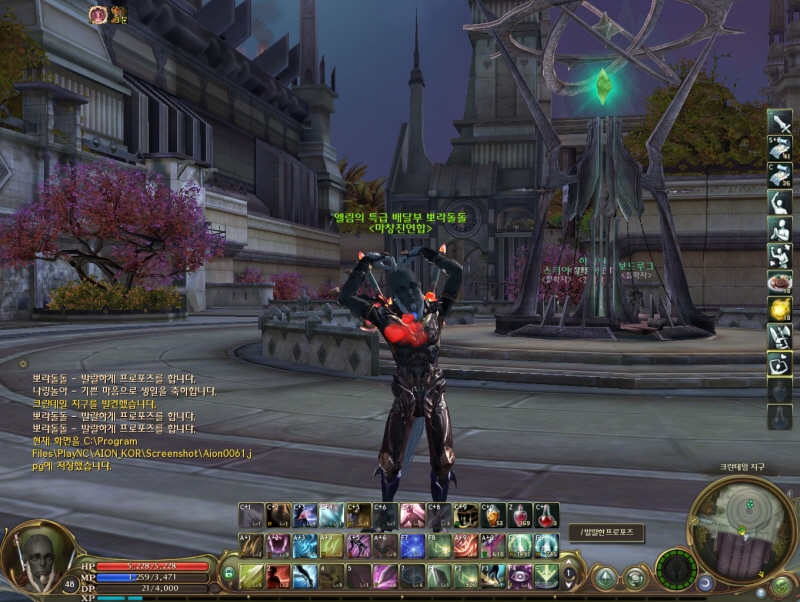Use the scroll item with count 41
Image resolution: width=800 pixels, height=602 pixels.
tap(779, 149)
